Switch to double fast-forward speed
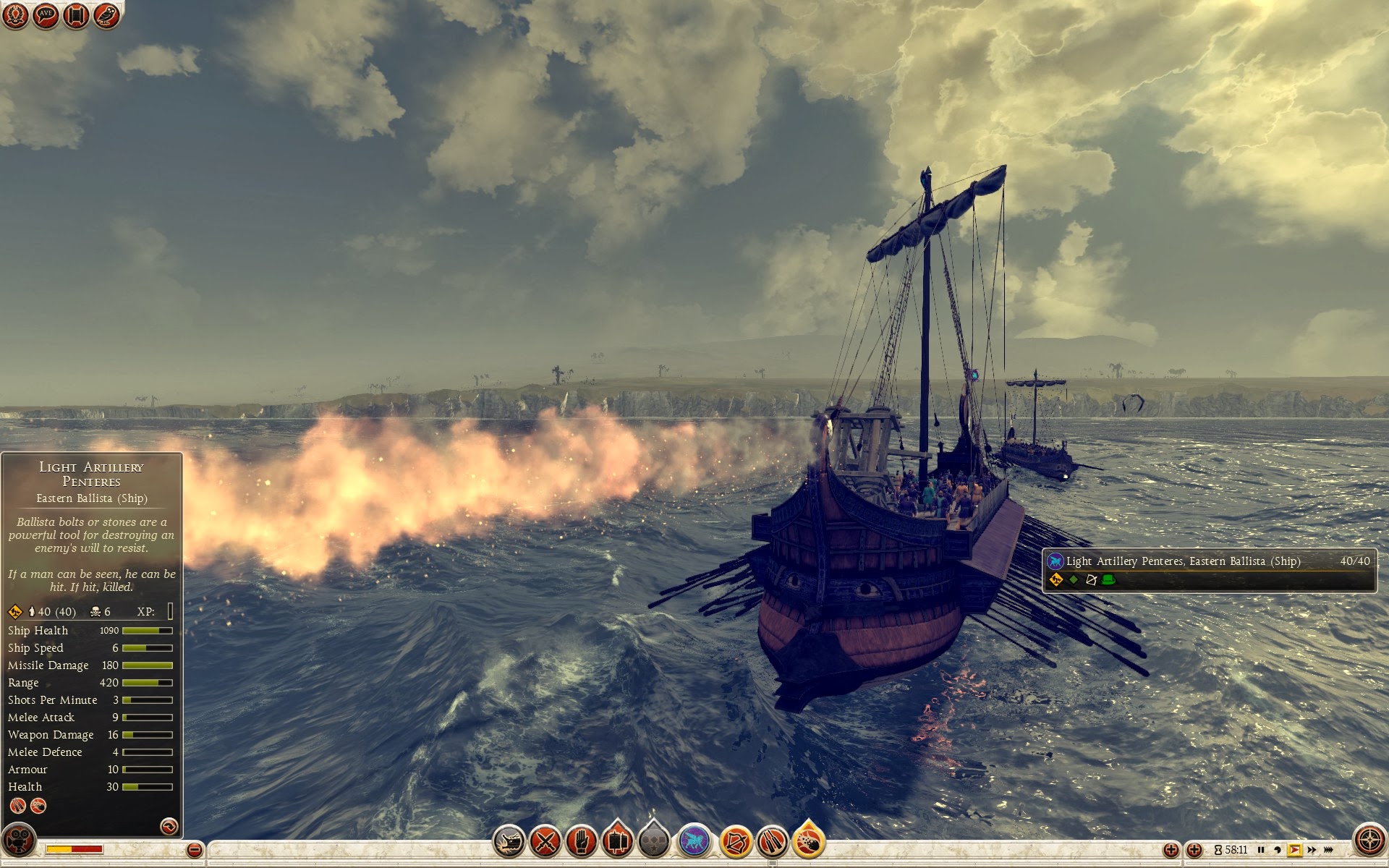Image resolution: width=1389 pixels, height=868 pixels. [1312, 850]
